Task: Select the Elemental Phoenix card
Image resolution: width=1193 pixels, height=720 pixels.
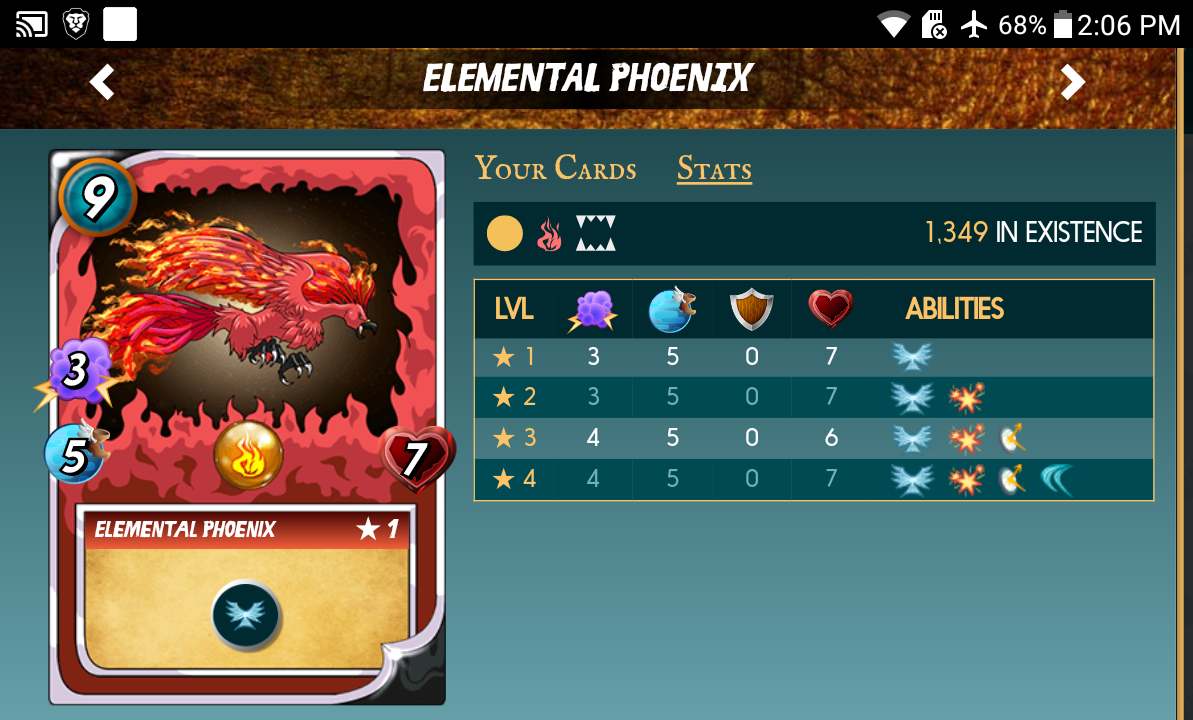Action: click(x=246, y=428)
